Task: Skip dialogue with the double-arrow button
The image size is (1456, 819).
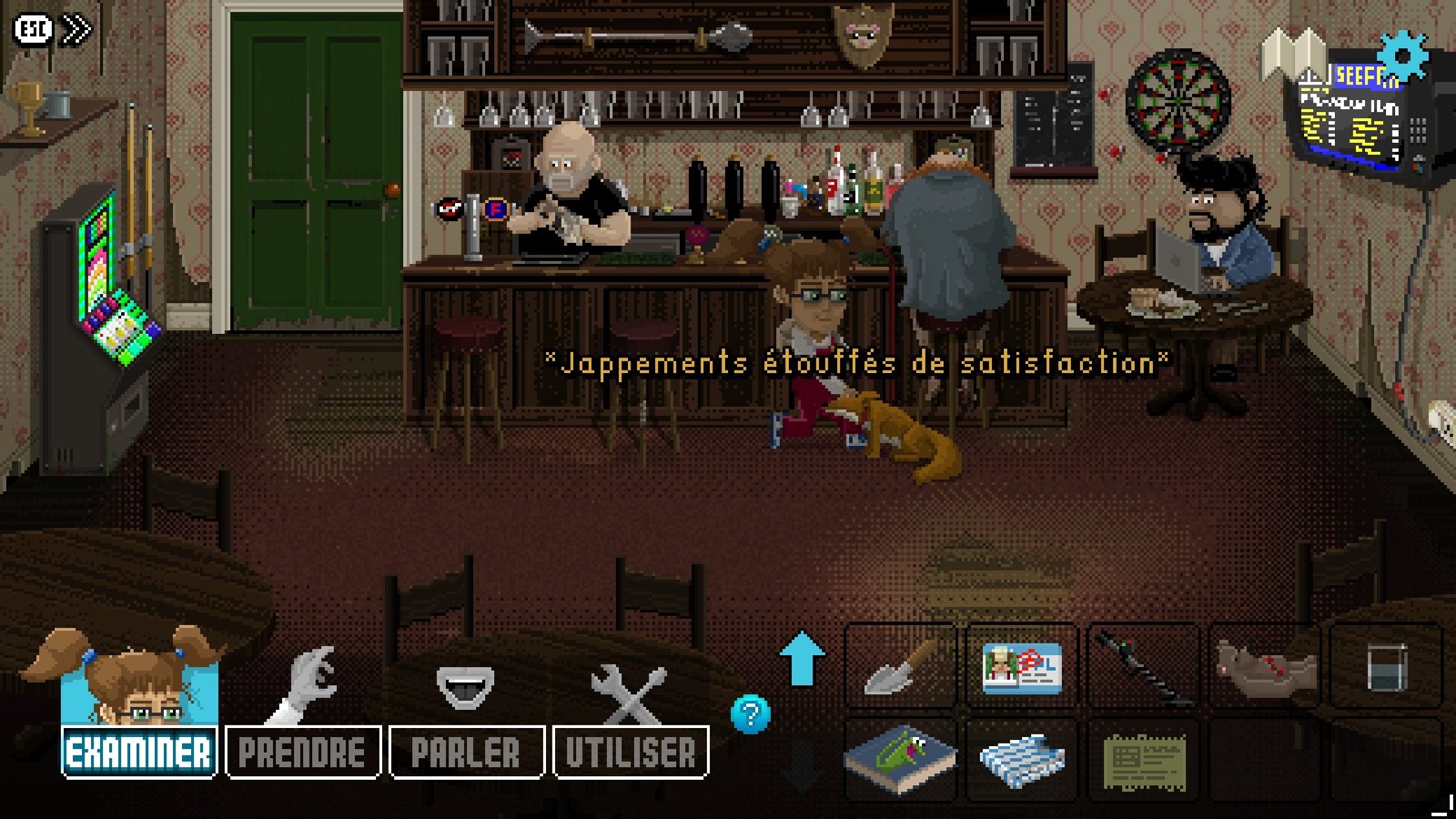Action: (x=76, y=30)
